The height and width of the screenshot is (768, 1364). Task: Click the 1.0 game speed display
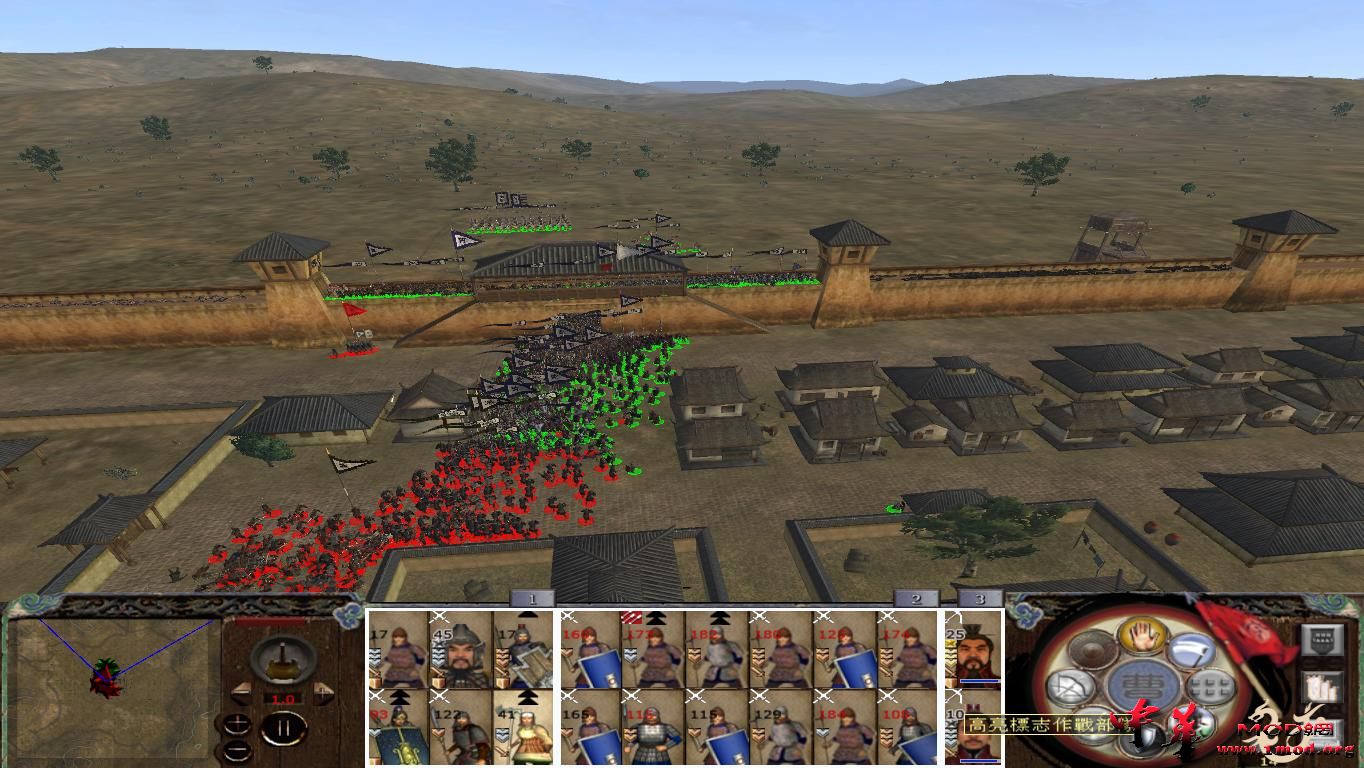coord(283,699)
